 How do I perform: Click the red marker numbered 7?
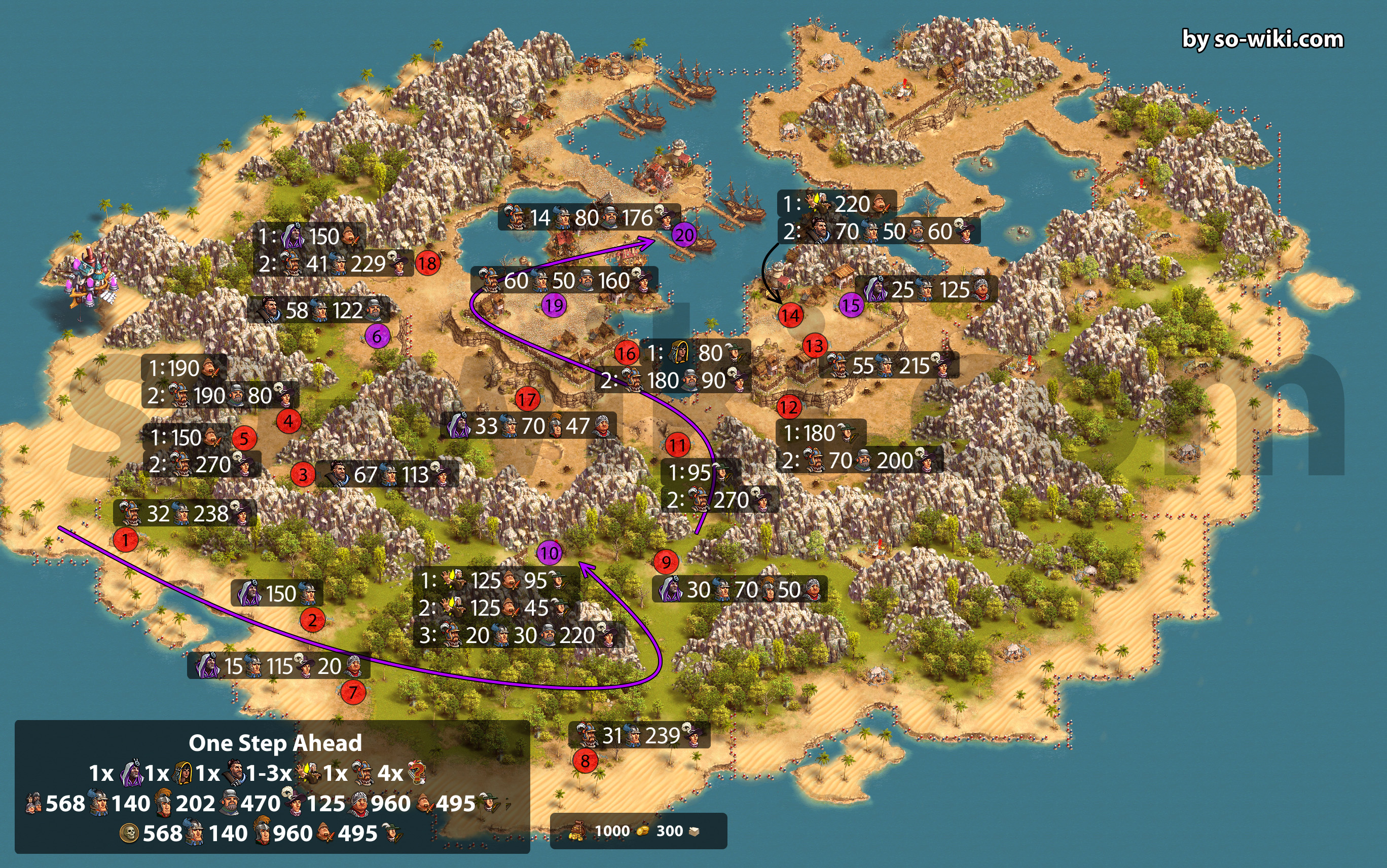point(353,692)
